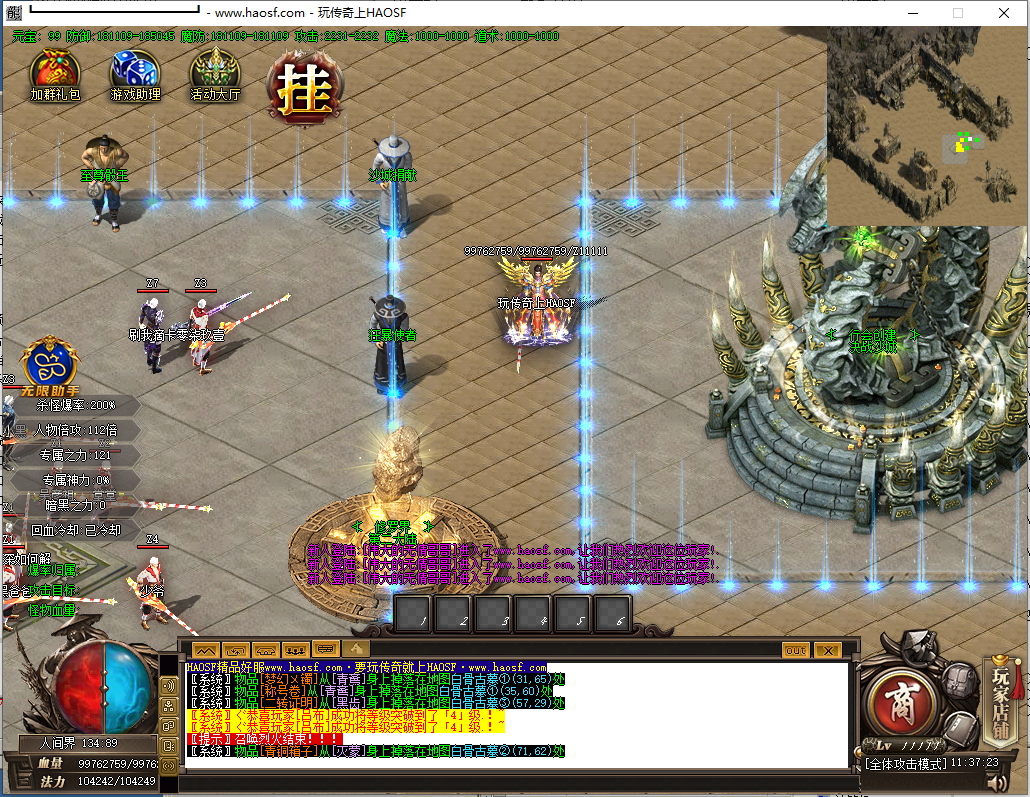This screenshot has height=797, width=1030.
Task: Close the game window
Action: pyautogui.click(x=1003, y=13)
